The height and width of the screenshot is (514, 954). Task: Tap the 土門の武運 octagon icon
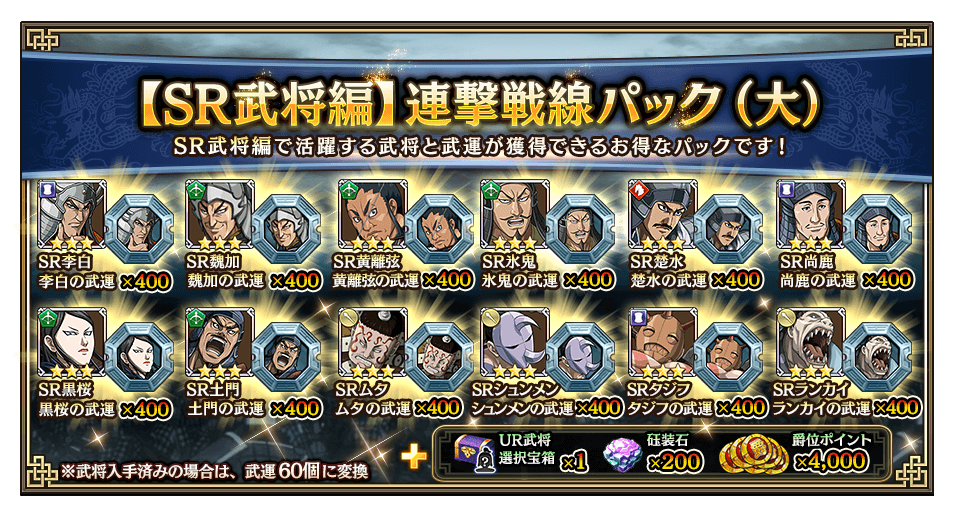pos(286,357)
